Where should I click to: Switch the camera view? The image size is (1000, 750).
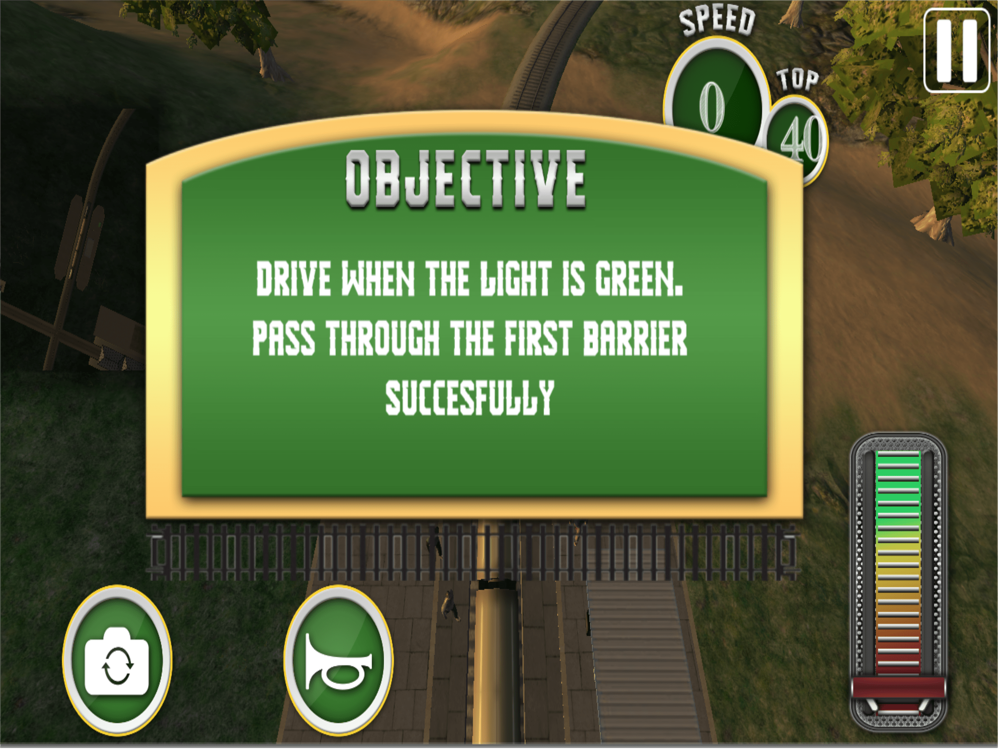tap(117, 661)
